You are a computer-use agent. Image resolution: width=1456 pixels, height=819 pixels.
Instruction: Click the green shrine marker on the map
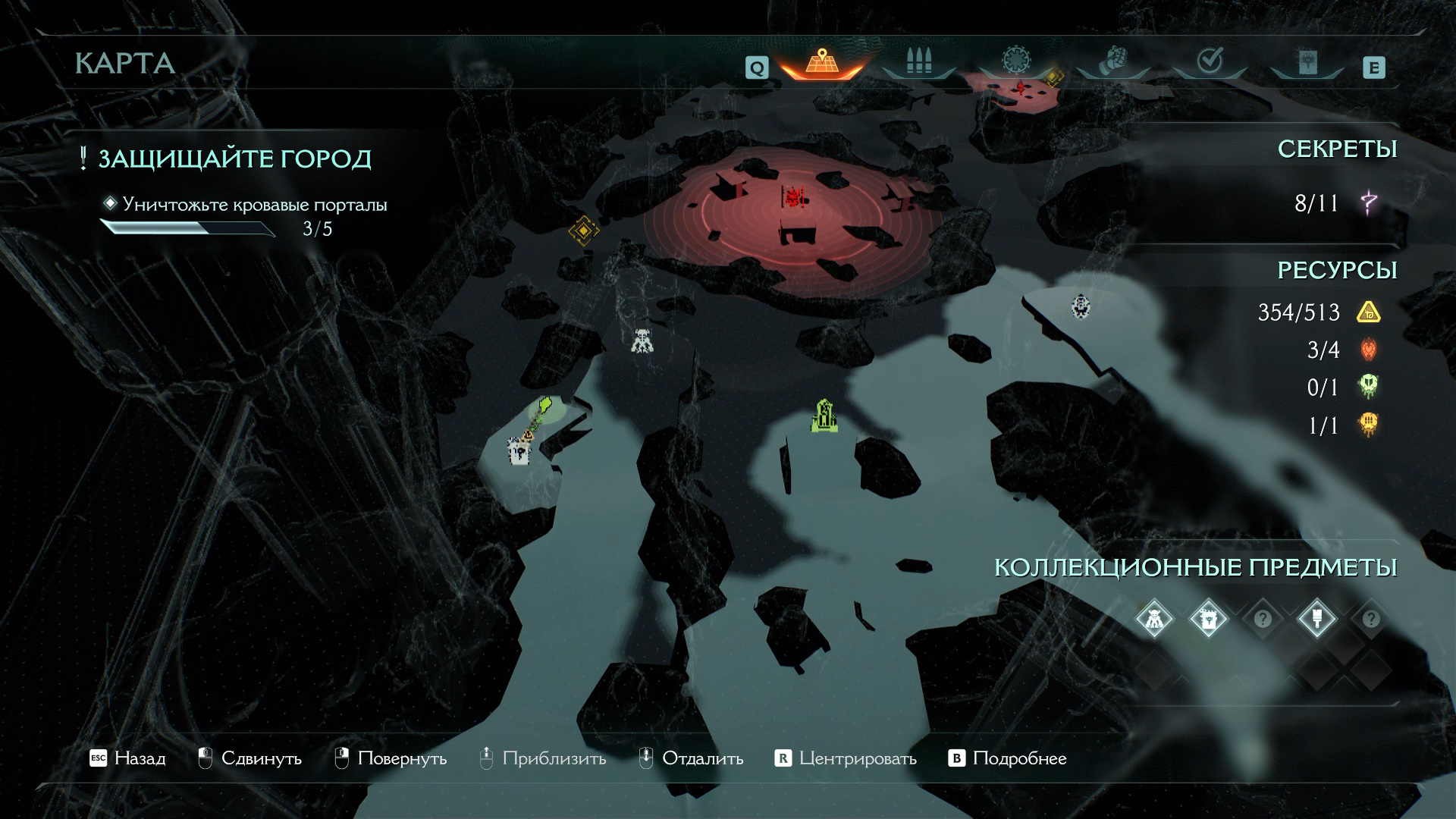click(825, 416)
